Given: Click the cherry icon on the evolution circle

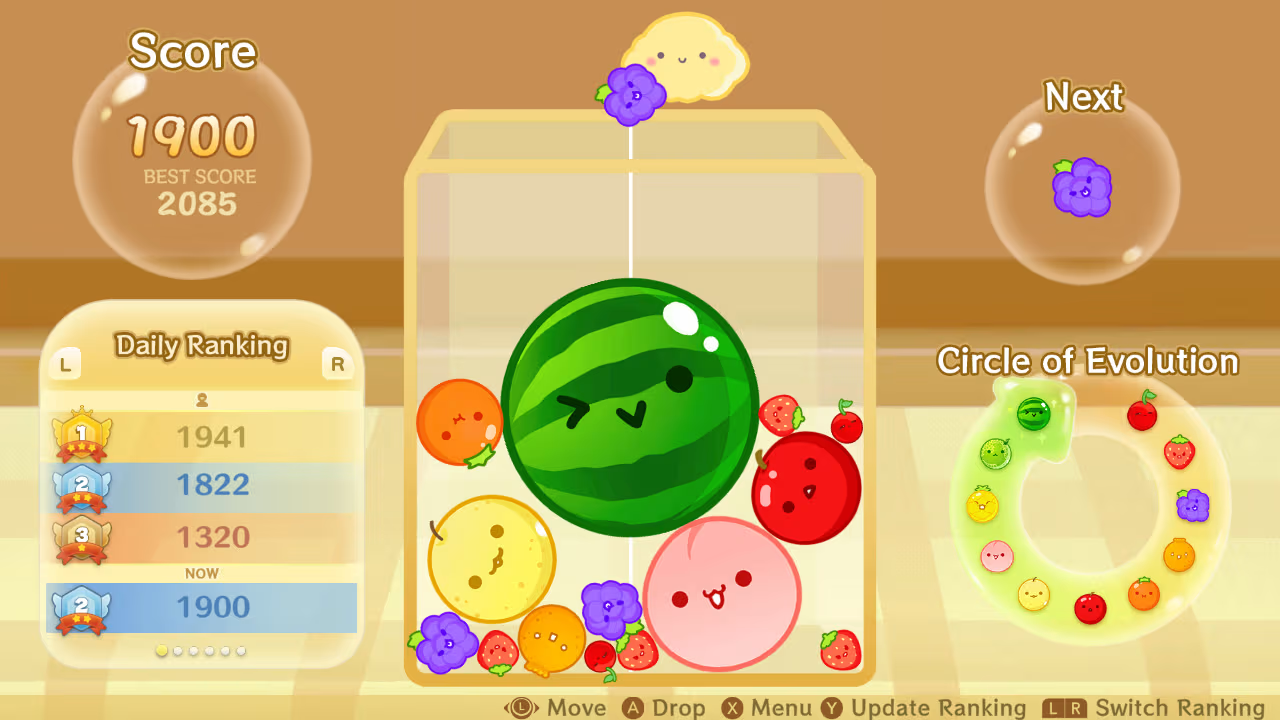Looking at the screenshot, I should pos(1141,414).
